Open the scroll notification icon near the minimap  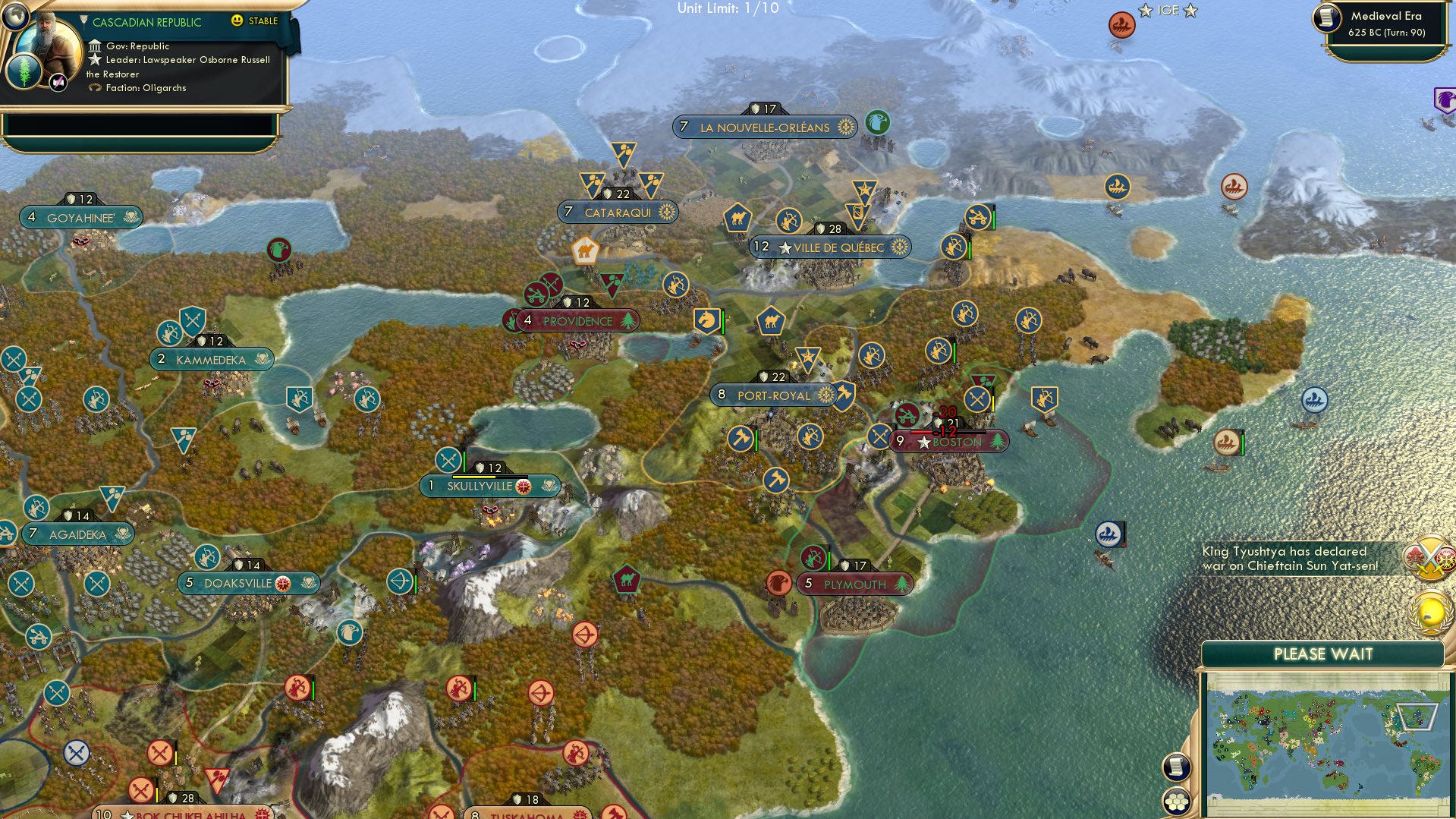tap(1177, 767)
